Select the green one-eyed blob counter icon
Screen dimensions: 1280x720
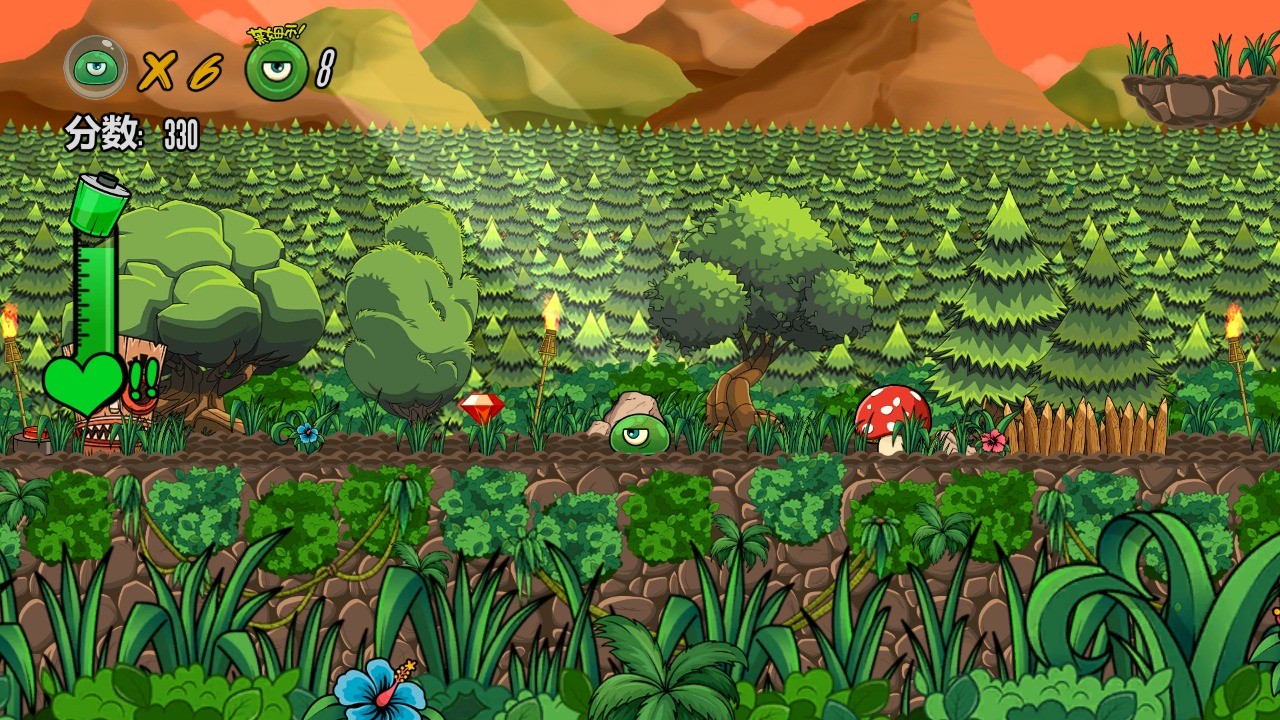(x=276, y=70)
